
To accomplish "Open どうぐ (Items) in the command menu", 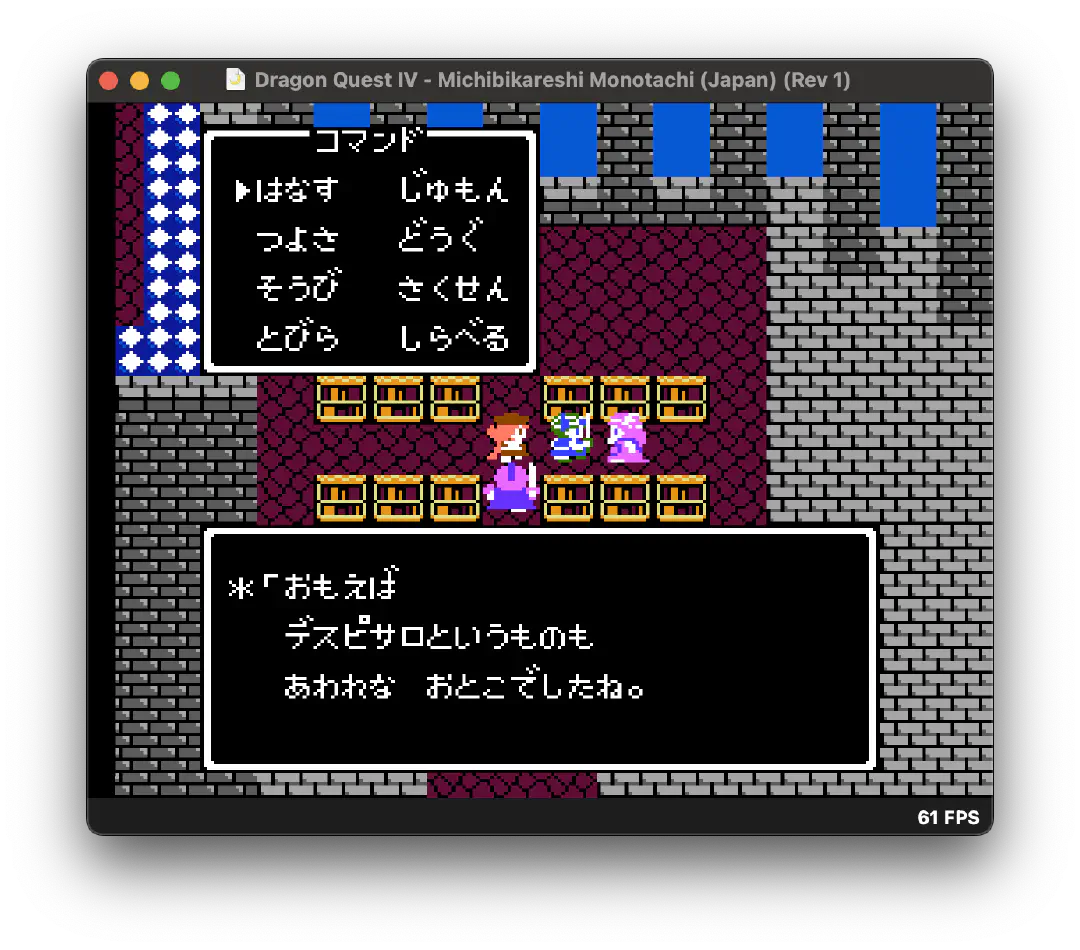I will [440, 239].
